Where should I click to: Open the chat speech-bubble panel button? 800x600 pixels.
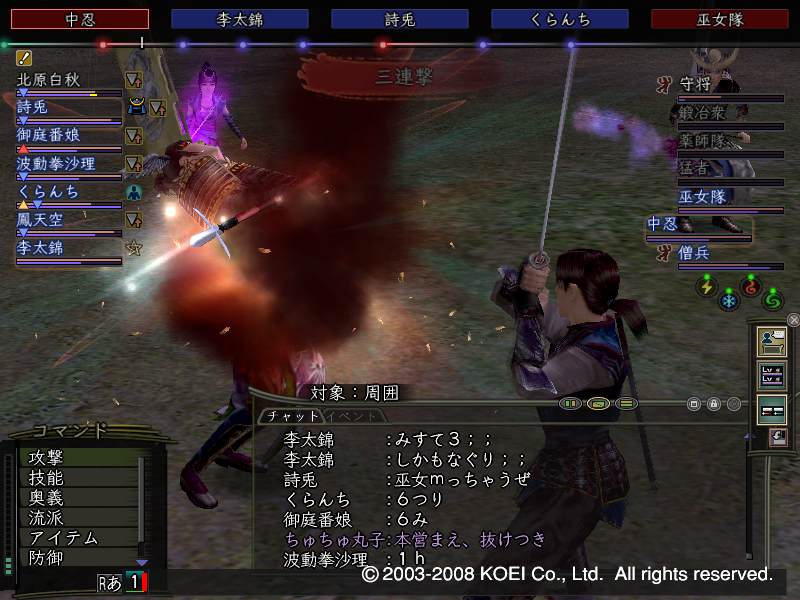coord(771,341)
